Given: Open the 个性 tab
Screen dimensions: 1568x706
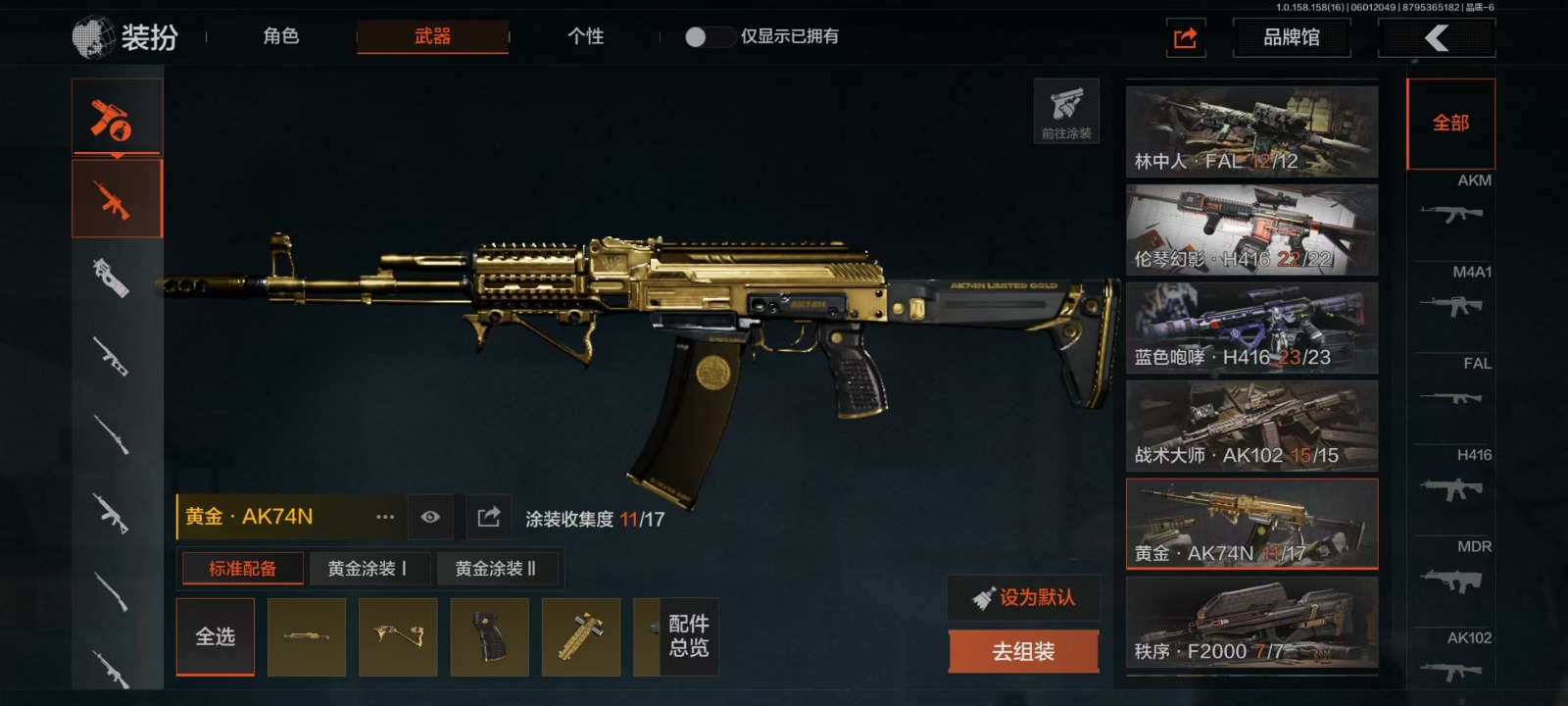Looking at the screenshot, I should click(585, 36).
